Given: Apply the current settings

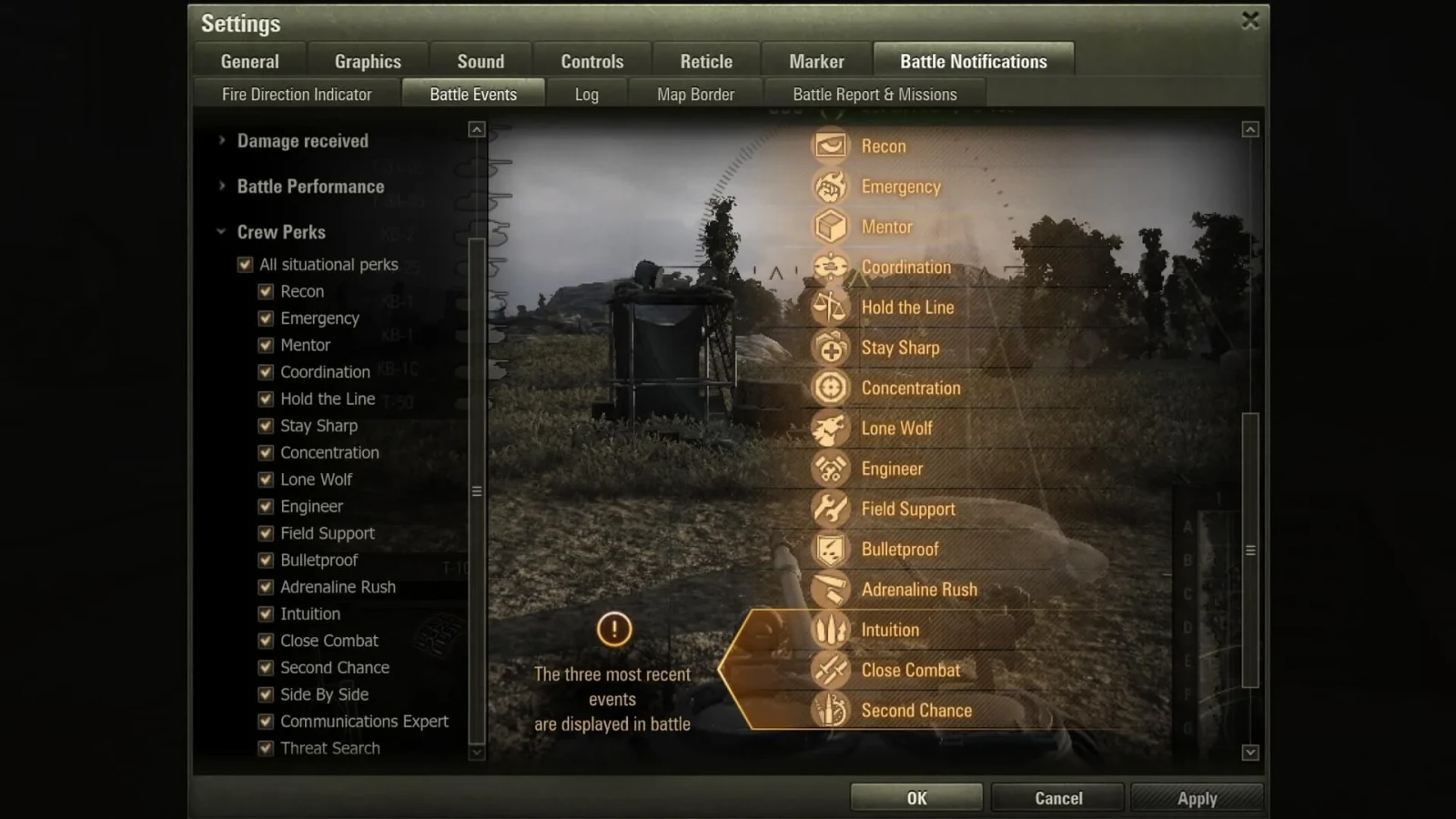Looking at the screenshot, I should click(1197, 798).
